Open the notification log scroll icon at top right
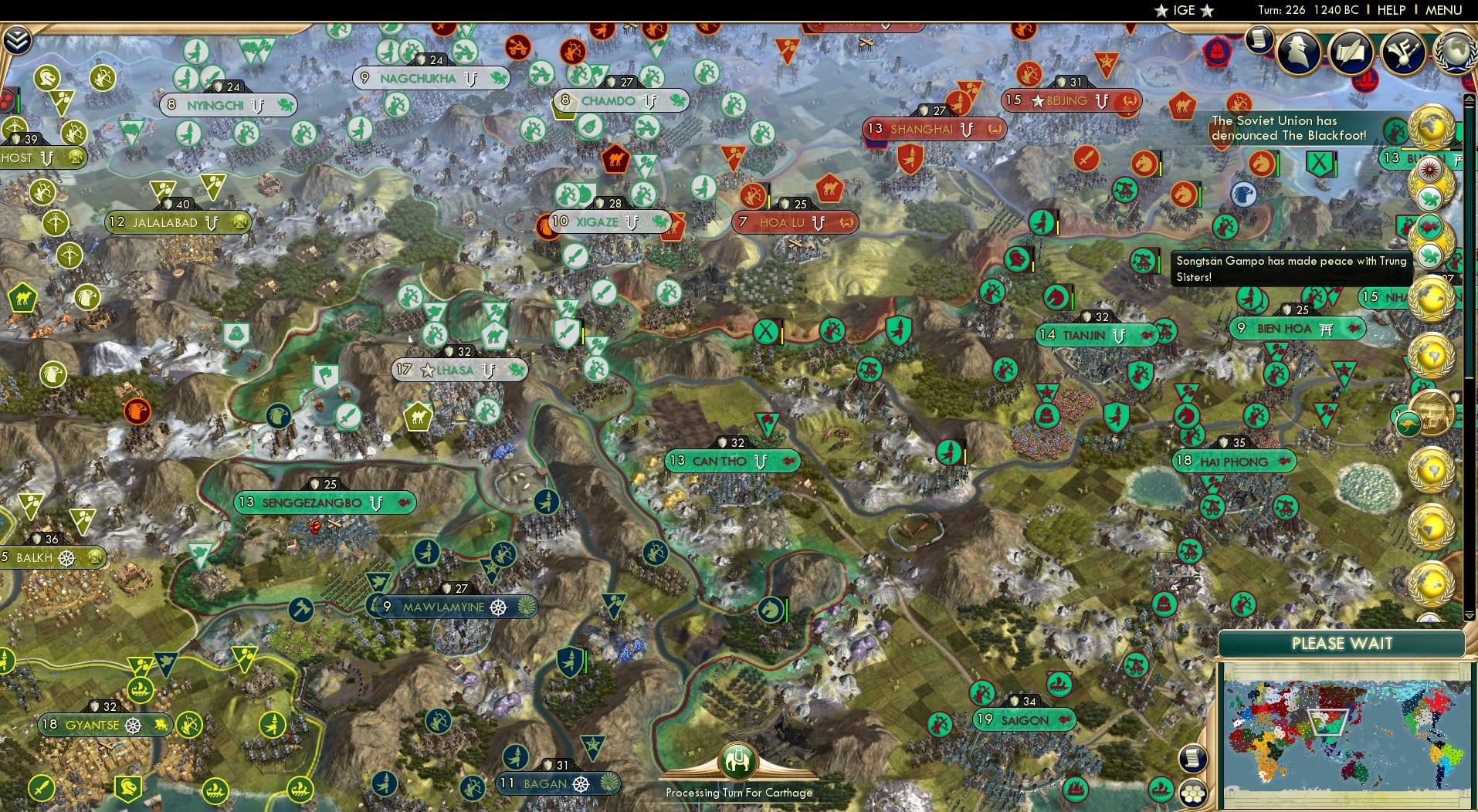Viewport: 1478px width, 812px height. pyautogui.click(x=1258, y=41)
